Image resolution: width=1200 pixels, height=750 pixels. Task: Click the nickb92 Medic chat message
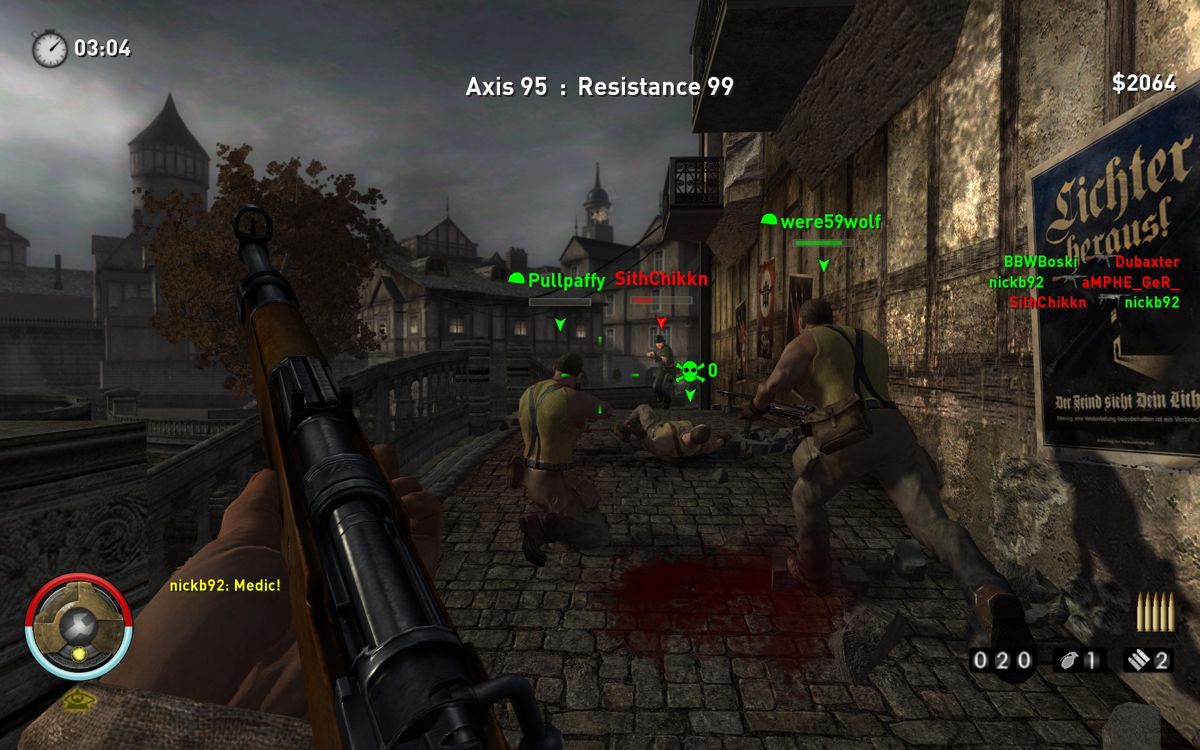tap(224, 585)
